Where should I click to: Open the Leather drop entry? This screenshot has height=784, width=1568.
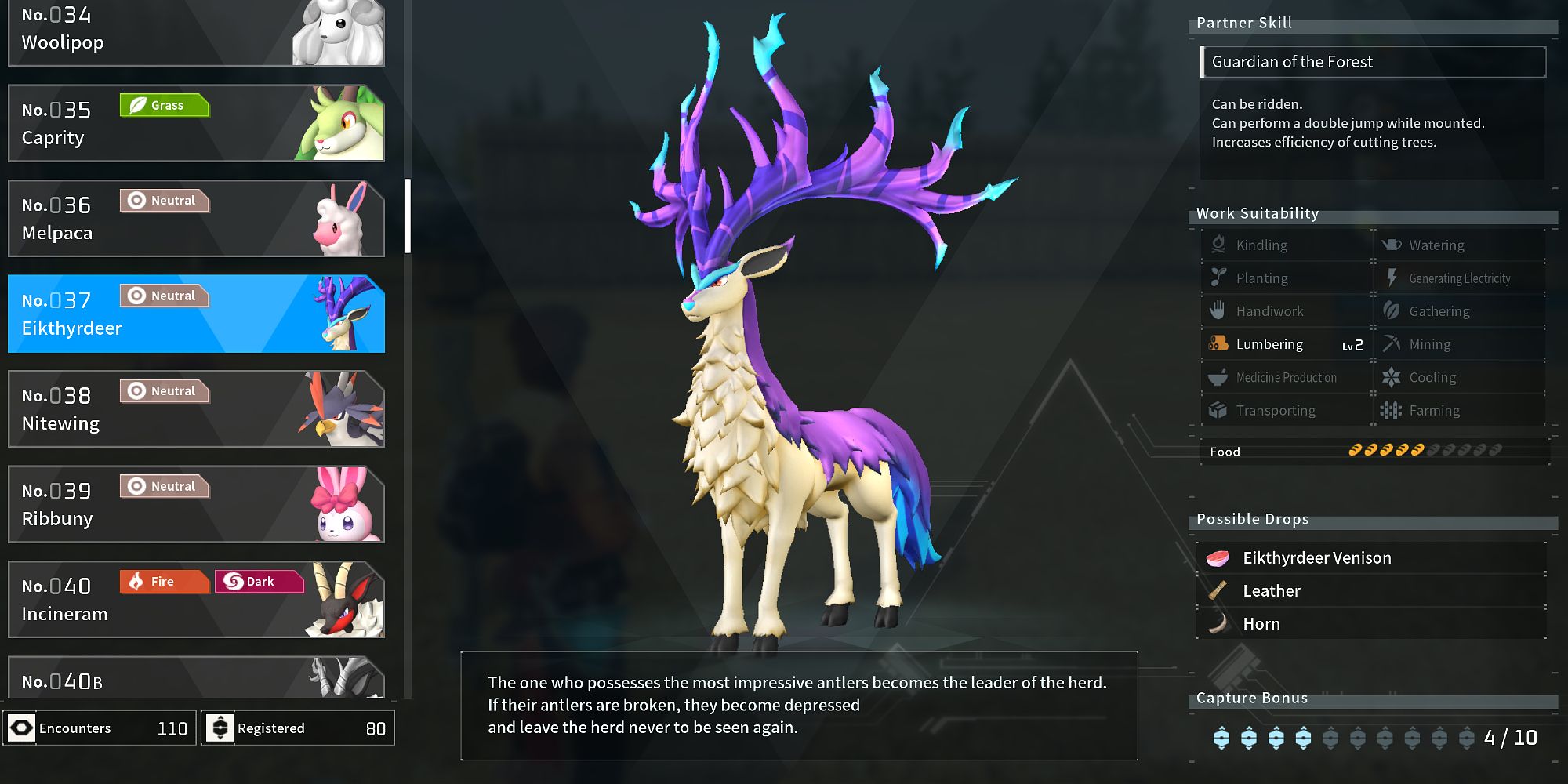coord(1271,590)
